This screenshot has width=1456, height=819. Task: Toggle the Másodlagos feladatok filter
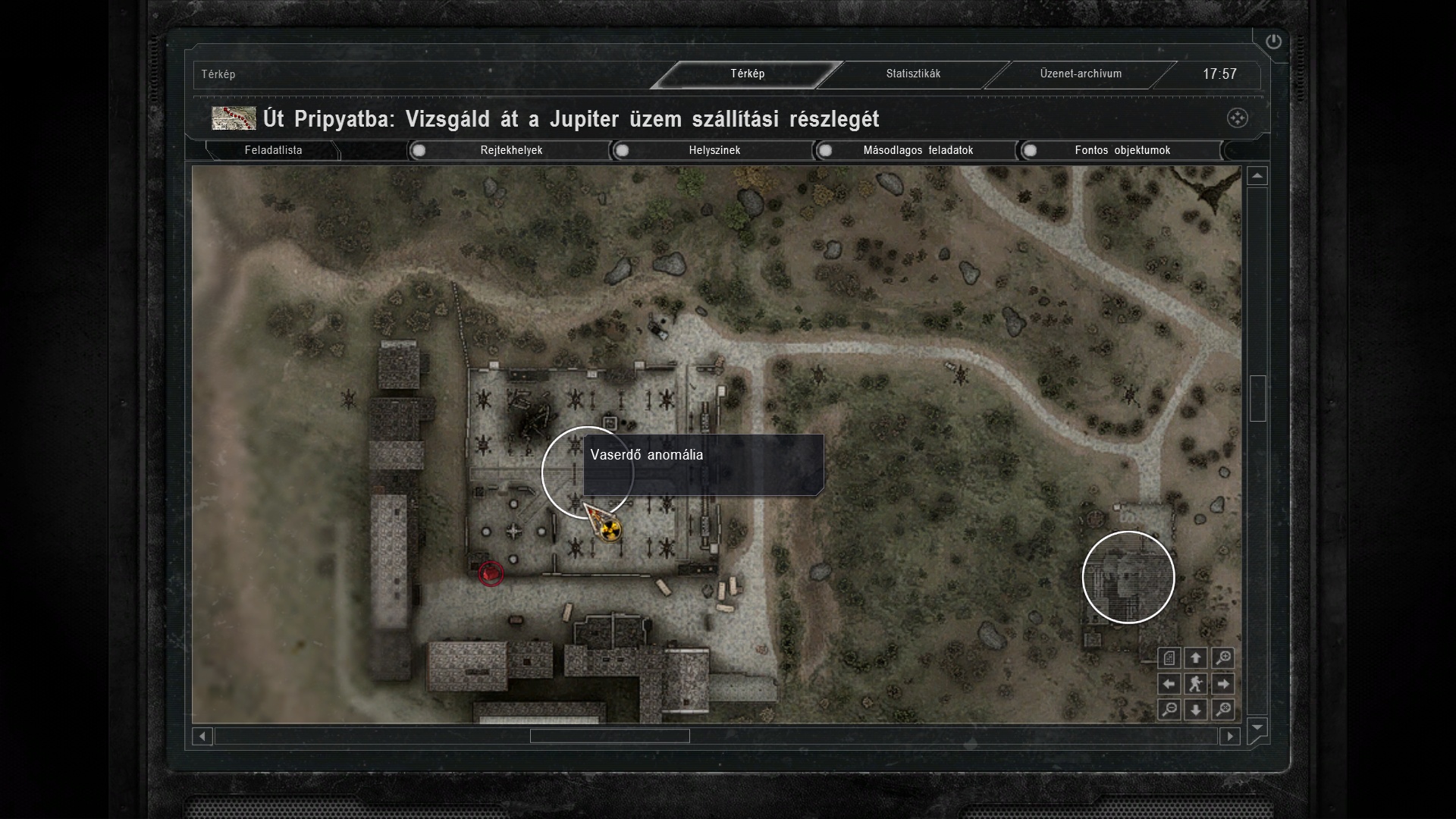[x=826, y=150]
